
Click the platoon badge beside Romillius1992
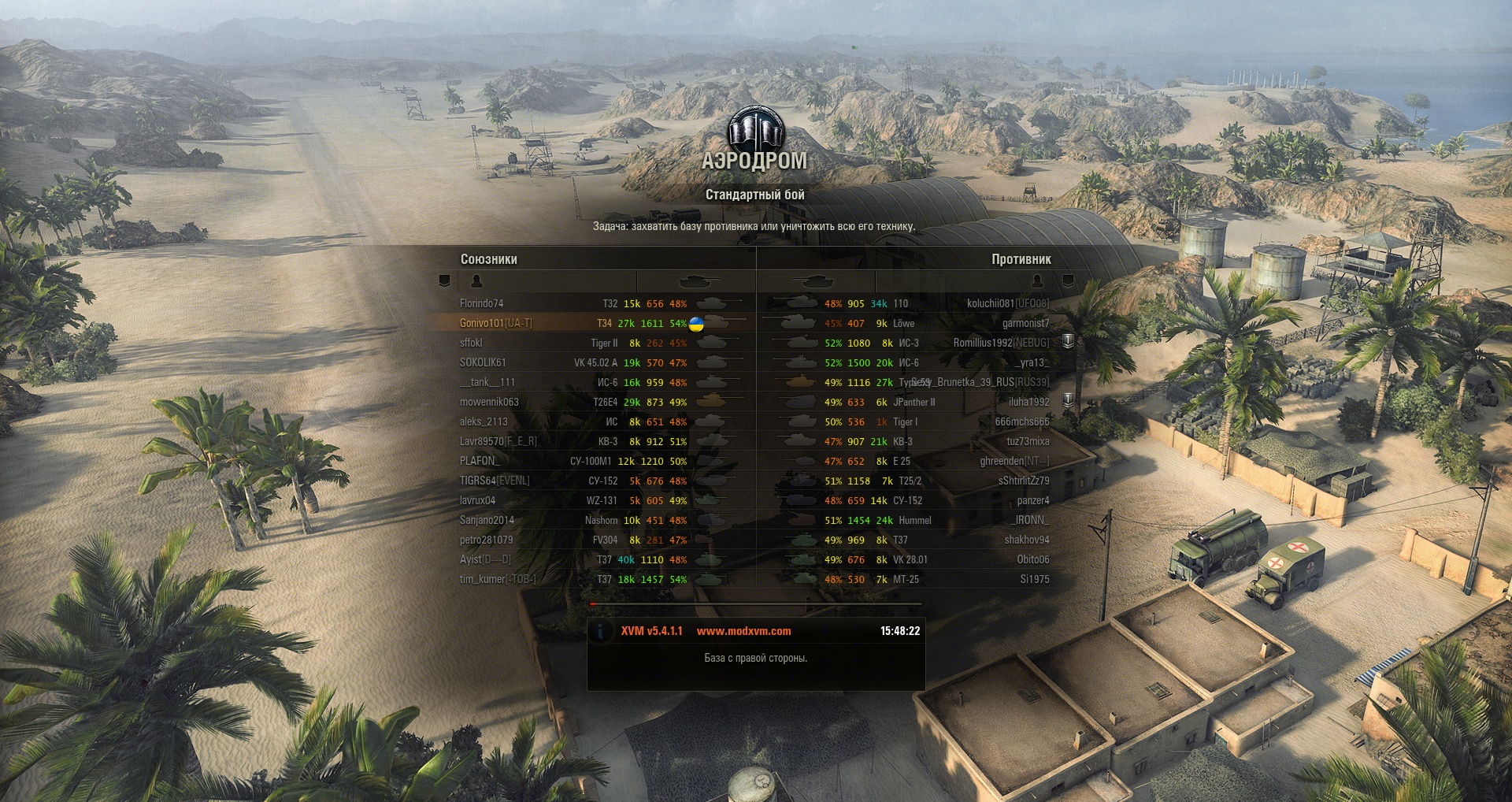[1068, 341]
